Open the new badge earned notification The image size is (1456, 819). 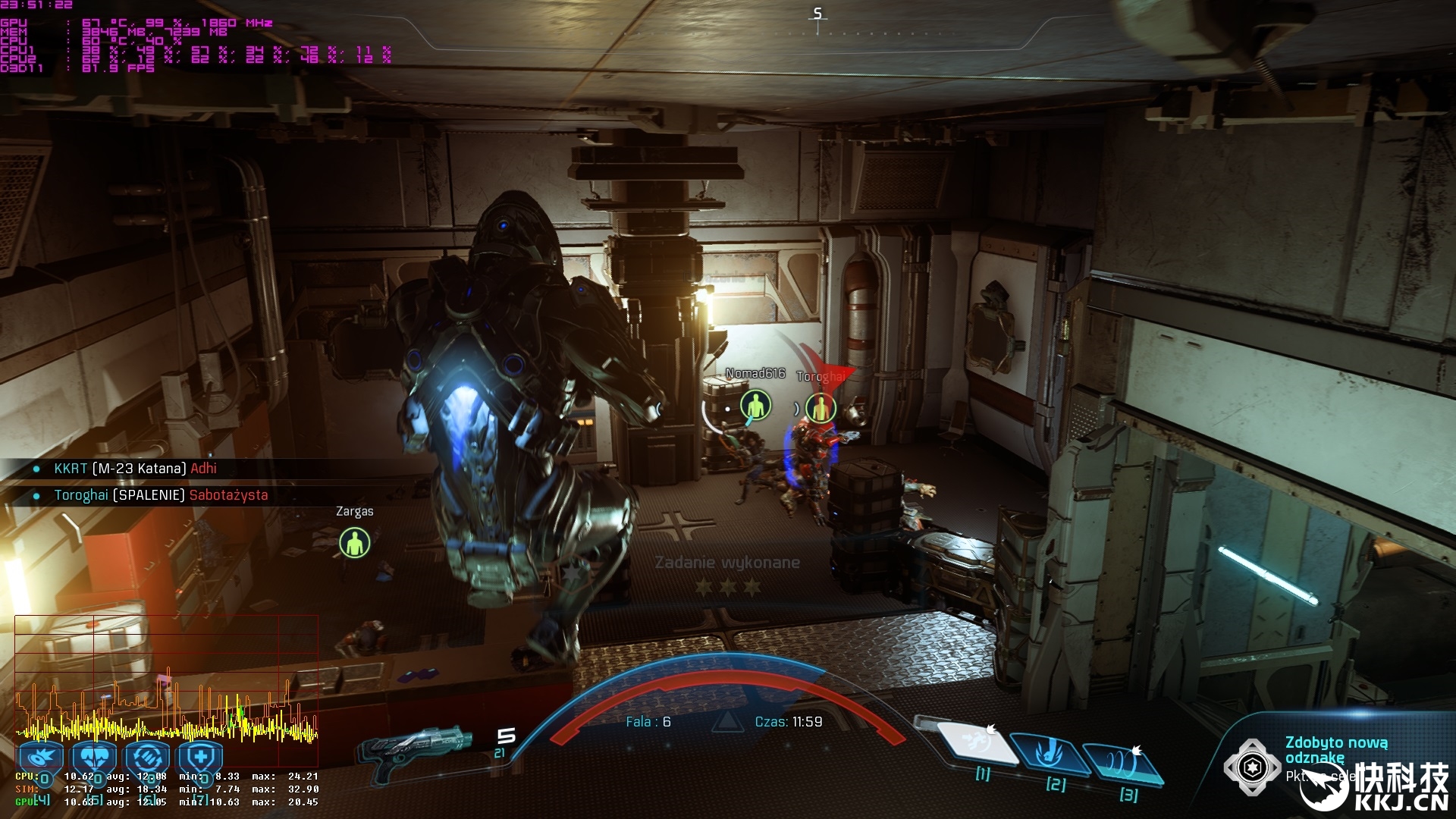[x=1335, y=750]
